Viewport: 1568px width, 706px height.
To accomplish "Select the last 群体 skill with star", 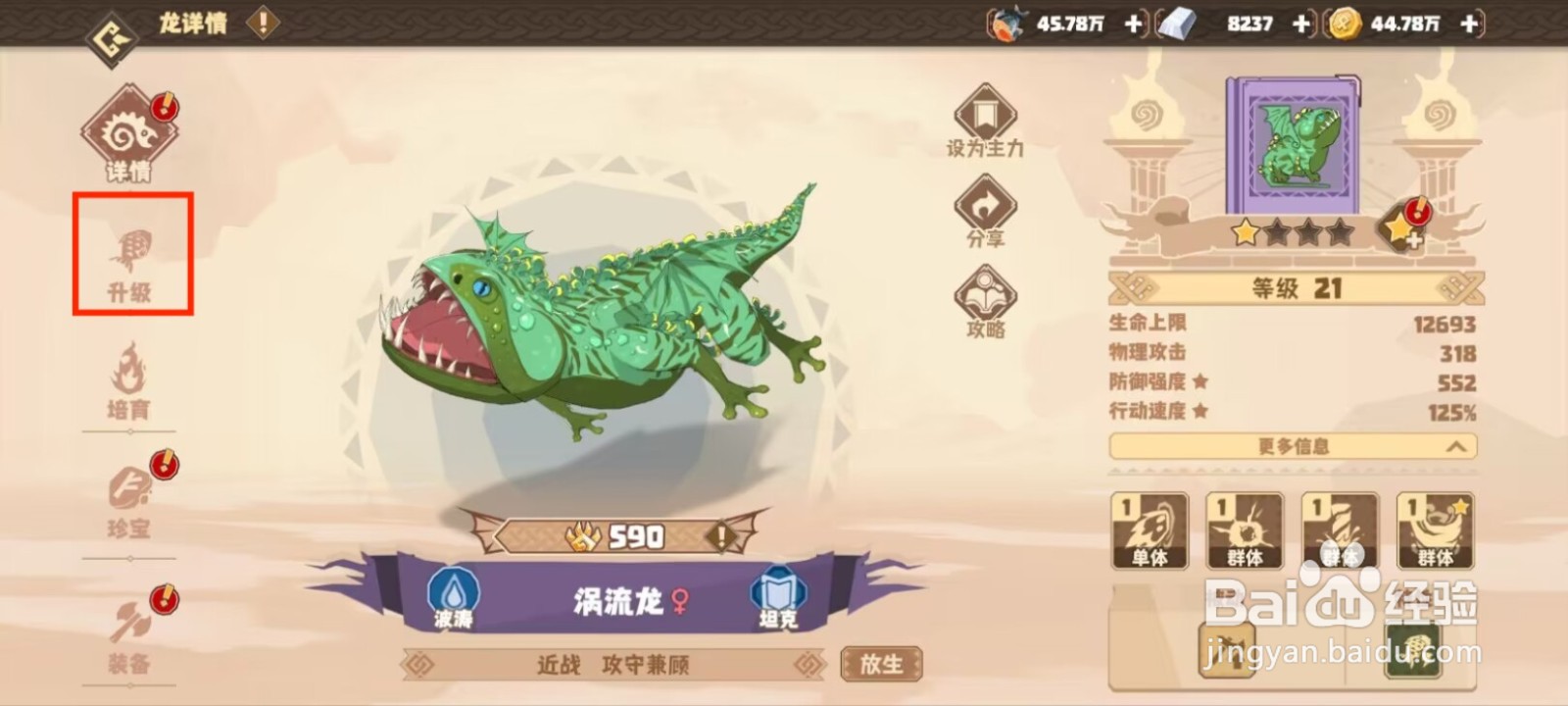I will coord(1433,529).
